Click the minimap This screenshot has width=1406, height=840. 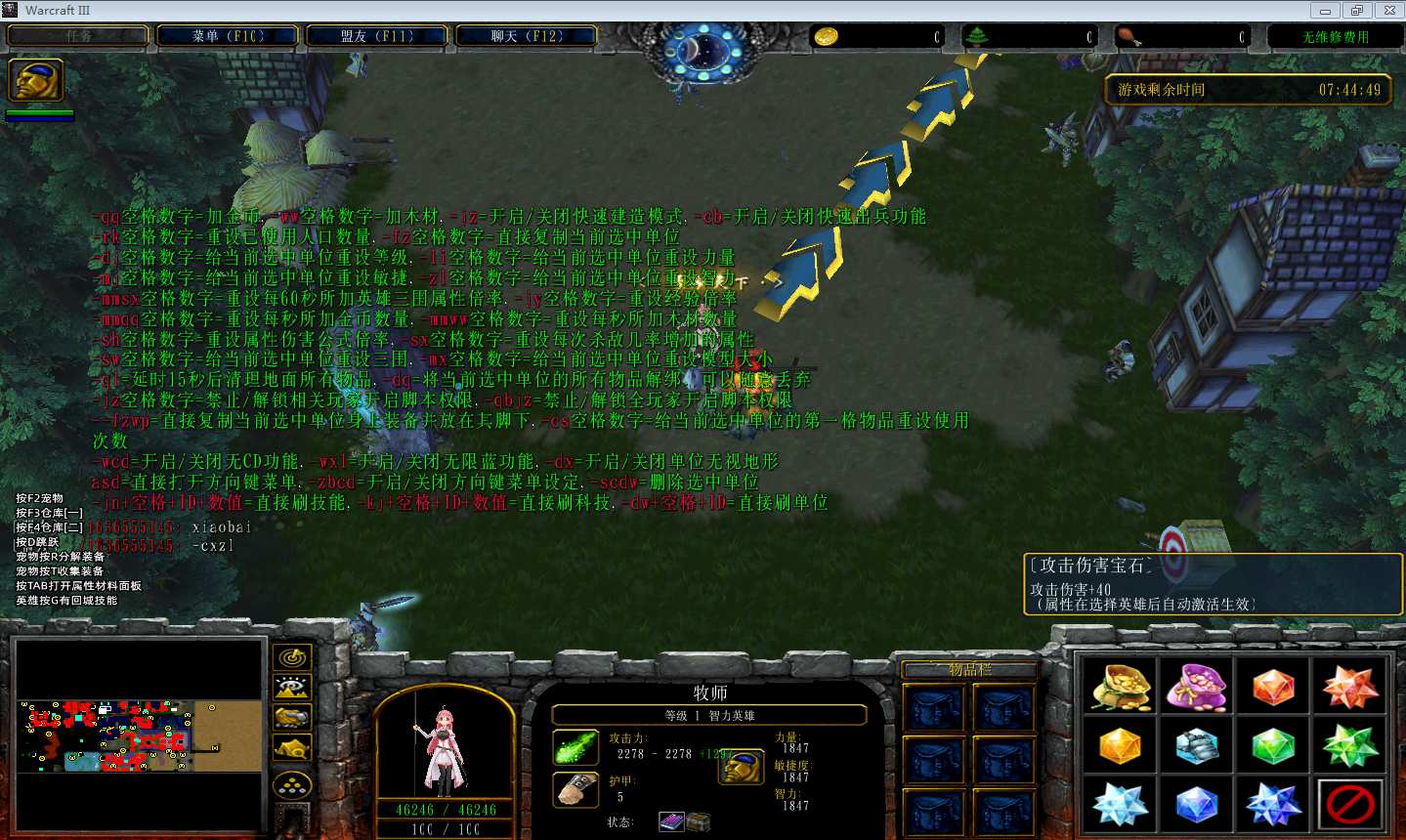click(139, 735)
